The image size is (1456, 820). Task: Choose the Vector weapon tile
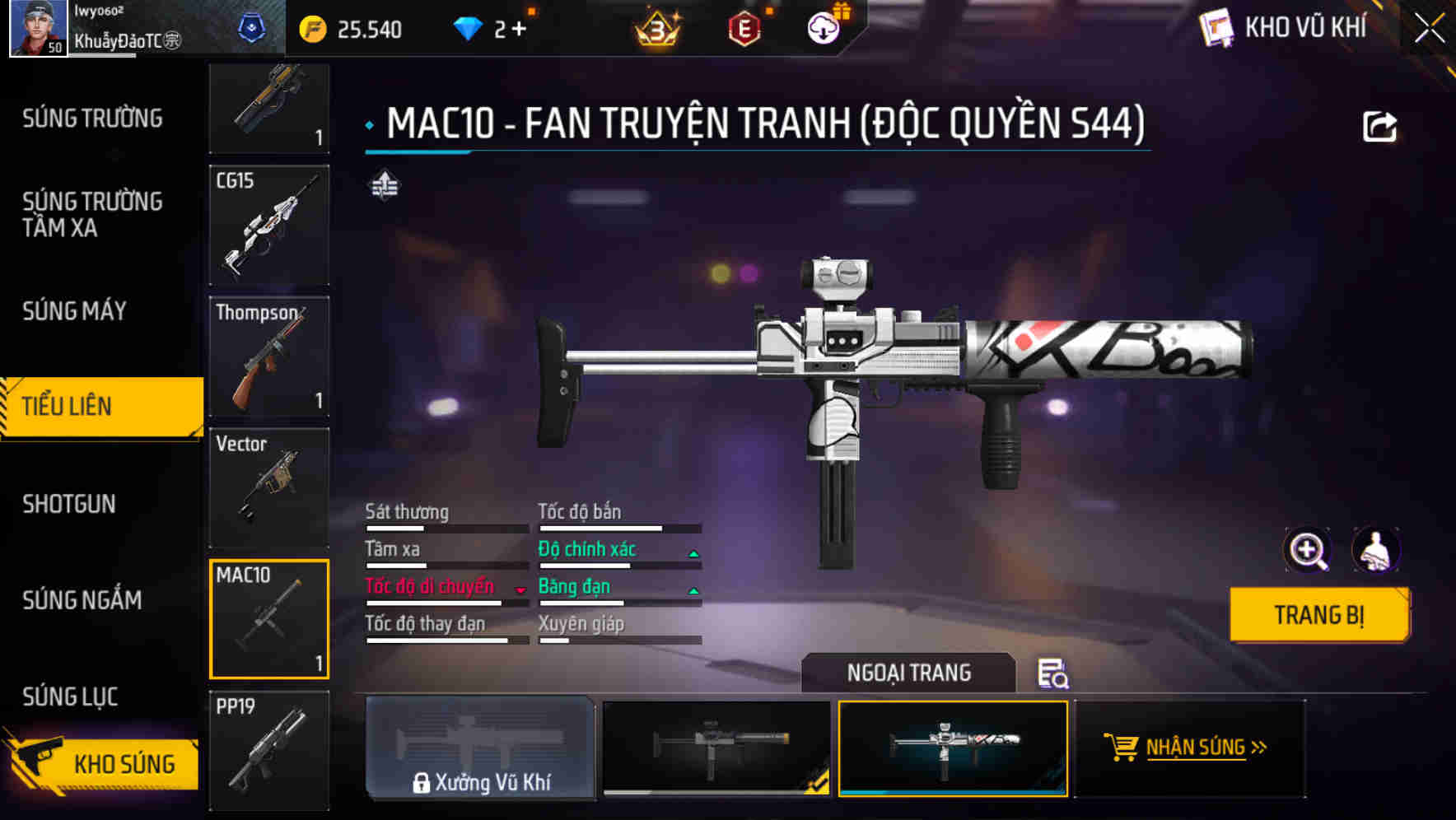click(x=269, y=487)
